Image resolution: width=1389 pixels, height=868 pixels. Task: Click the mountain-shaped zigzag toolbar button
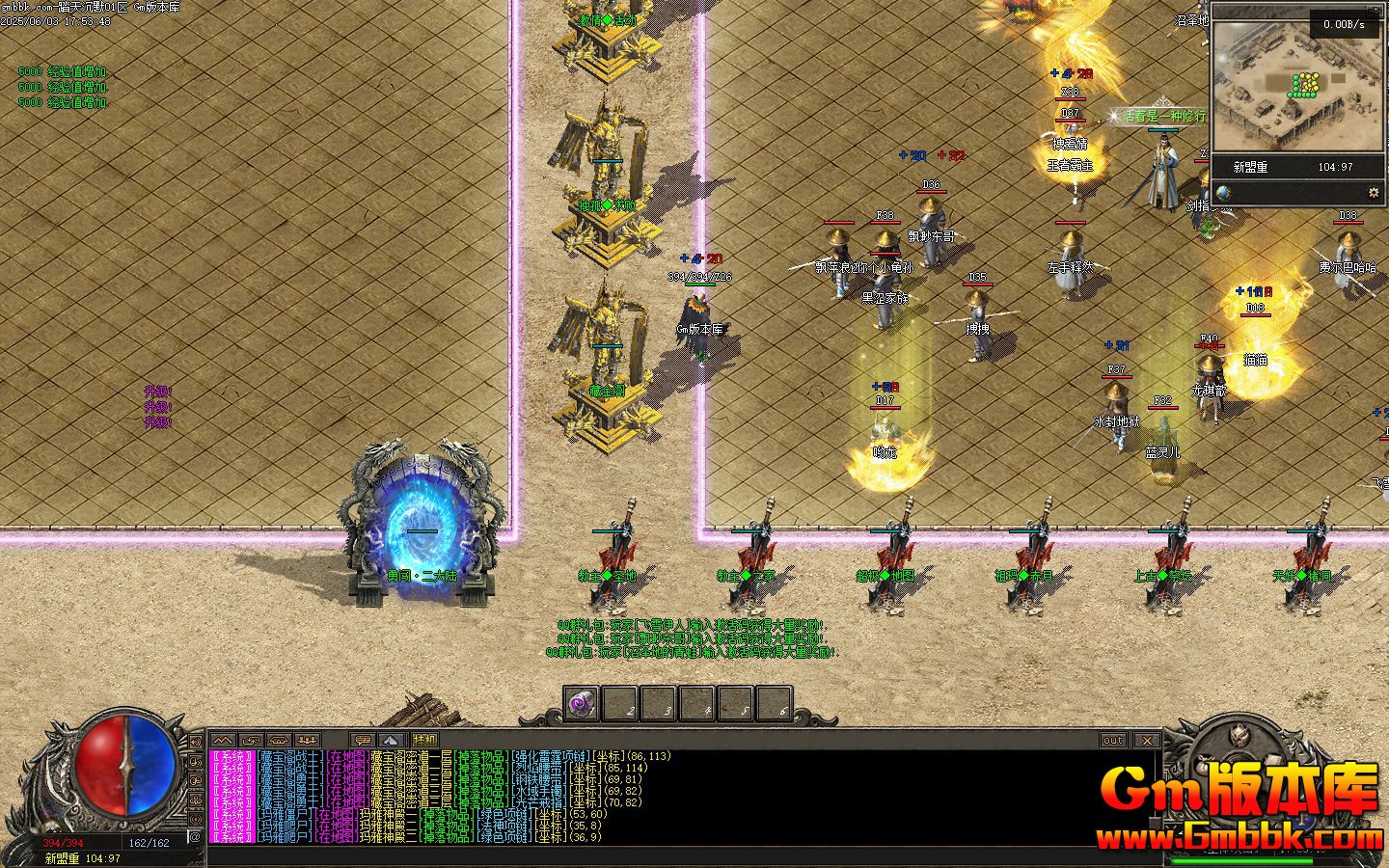(223, 740)
